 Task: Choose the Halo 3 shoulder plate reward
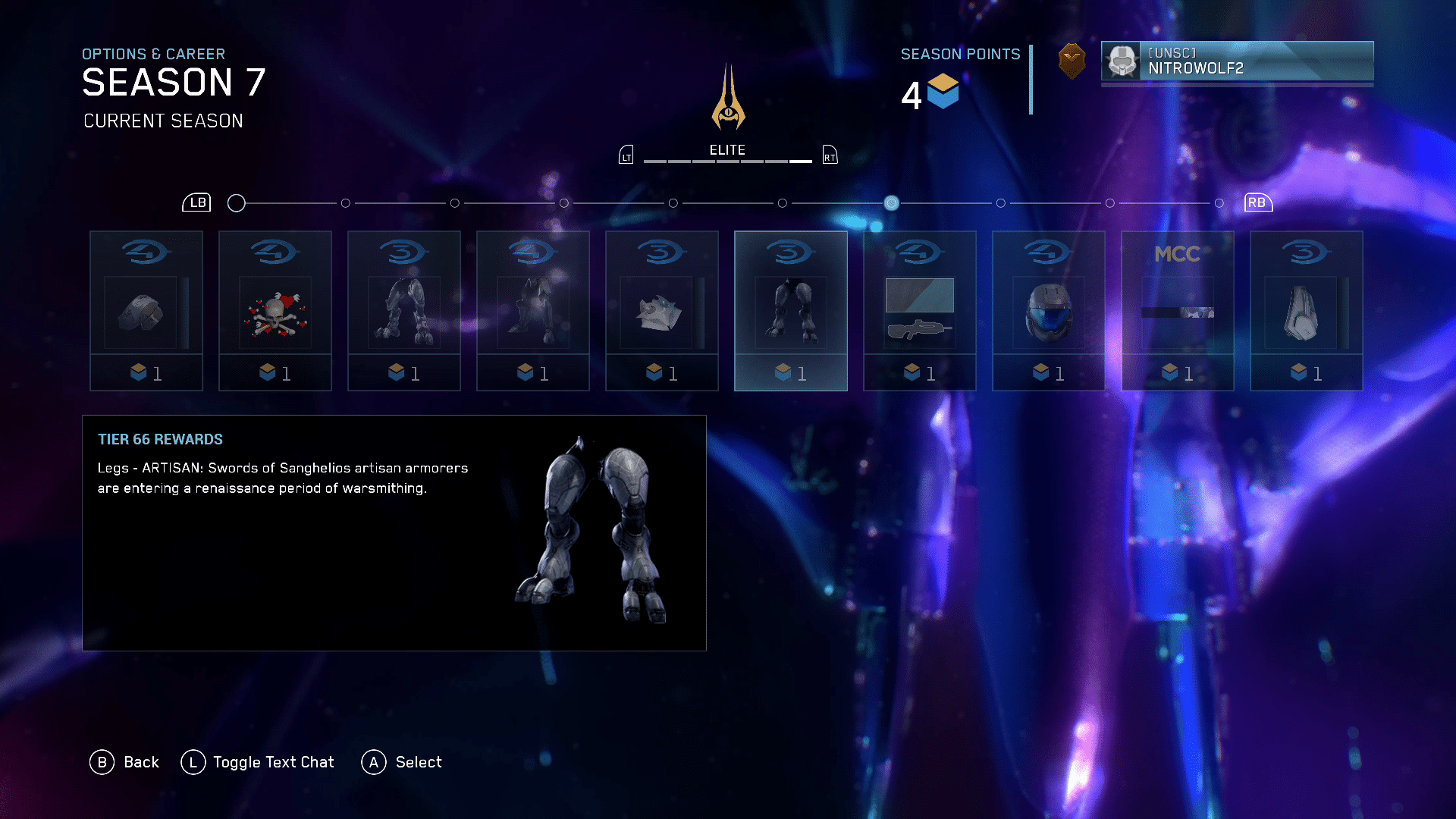[x=1306, y=311]
